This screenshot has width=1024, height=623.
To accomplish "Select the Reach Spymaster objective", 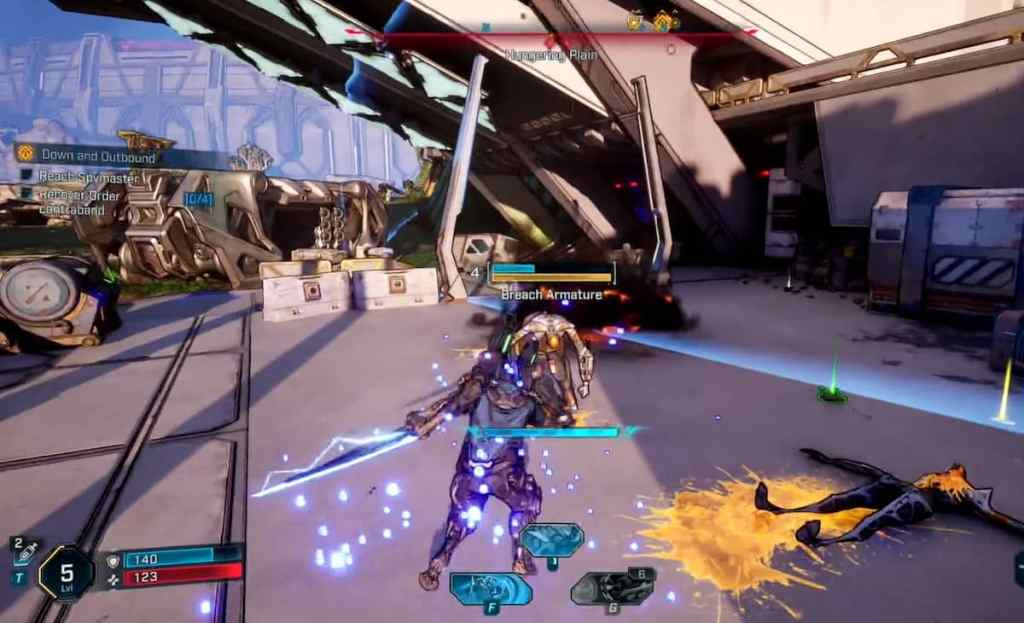I will tap(88, 177).
